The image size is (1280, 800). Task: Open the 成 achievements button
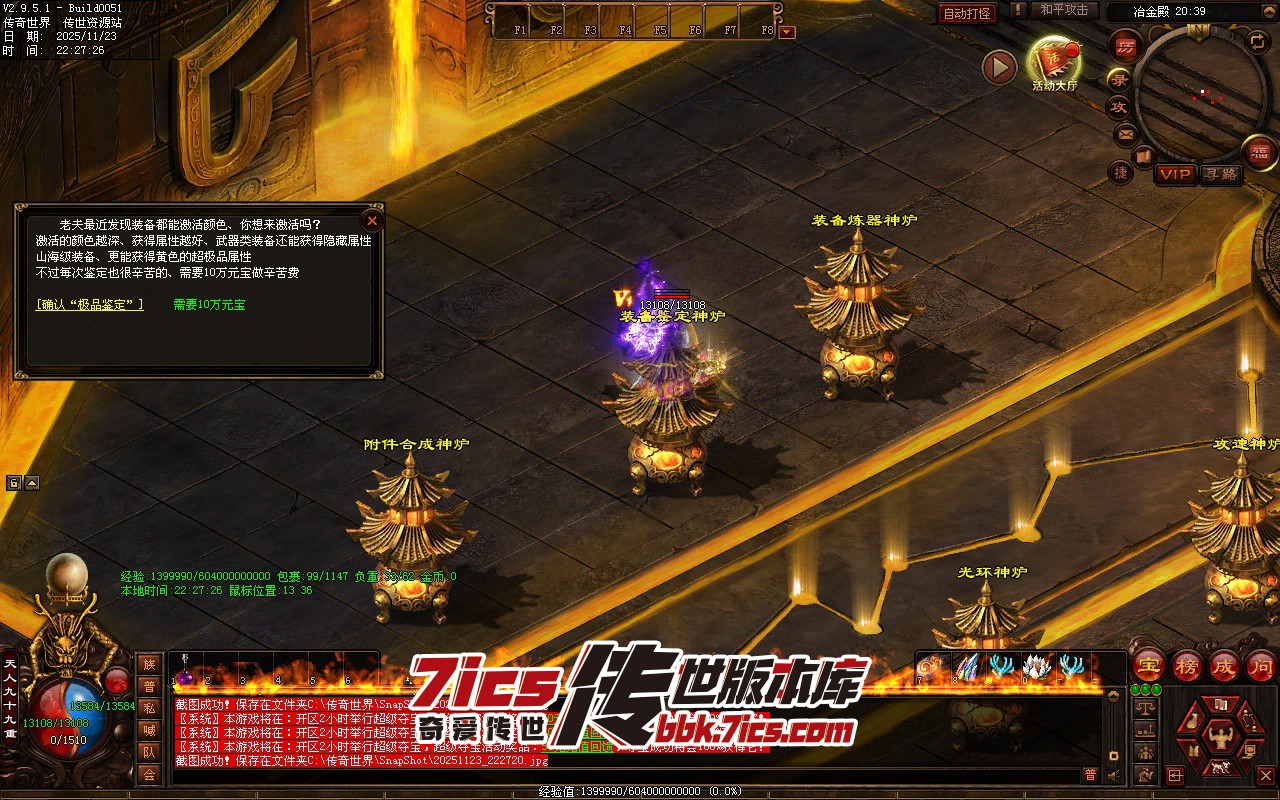(x=1224, y=665)
